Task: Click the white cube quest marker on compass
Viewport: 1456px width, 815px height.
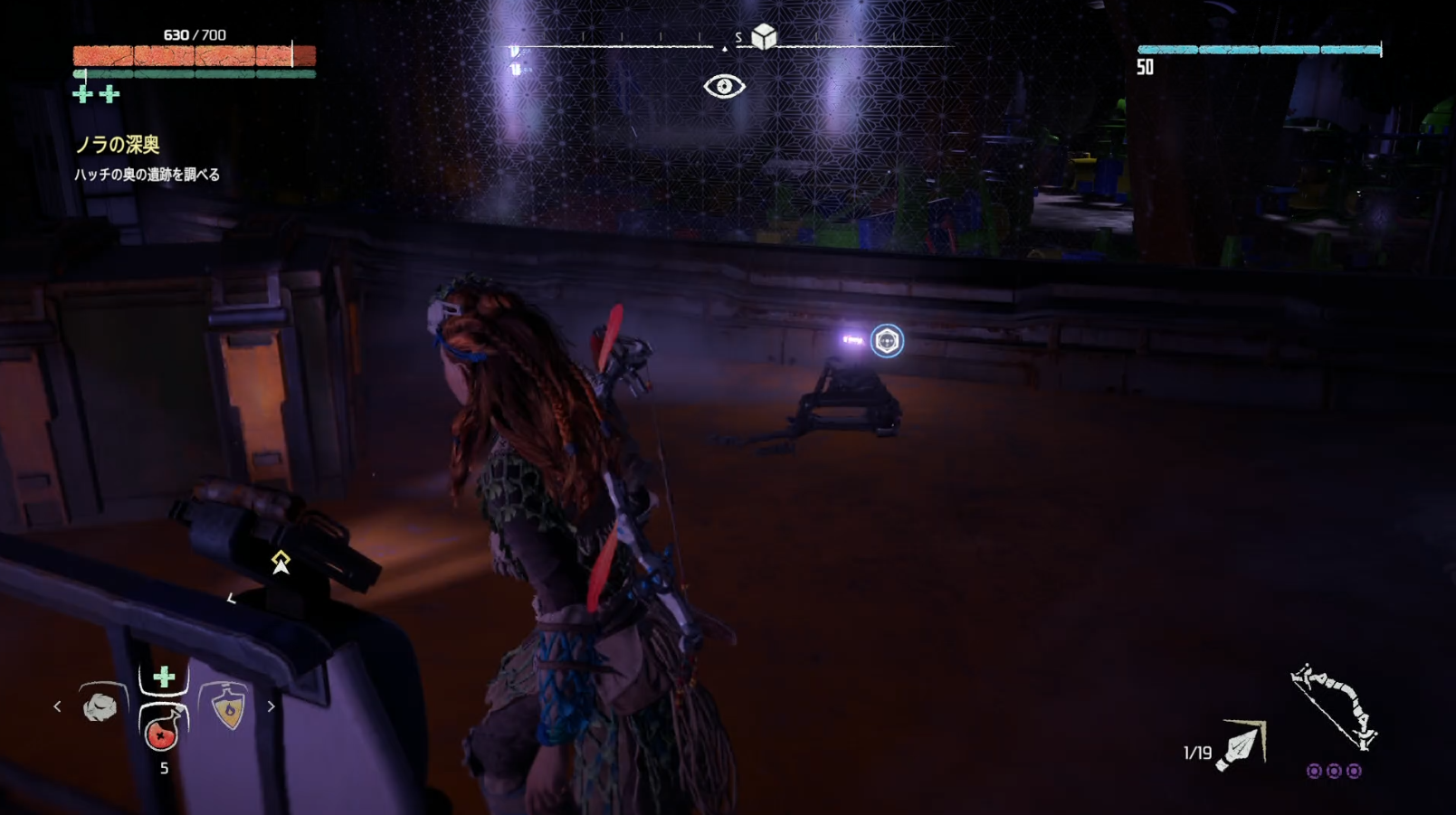Action: point(764,36)
